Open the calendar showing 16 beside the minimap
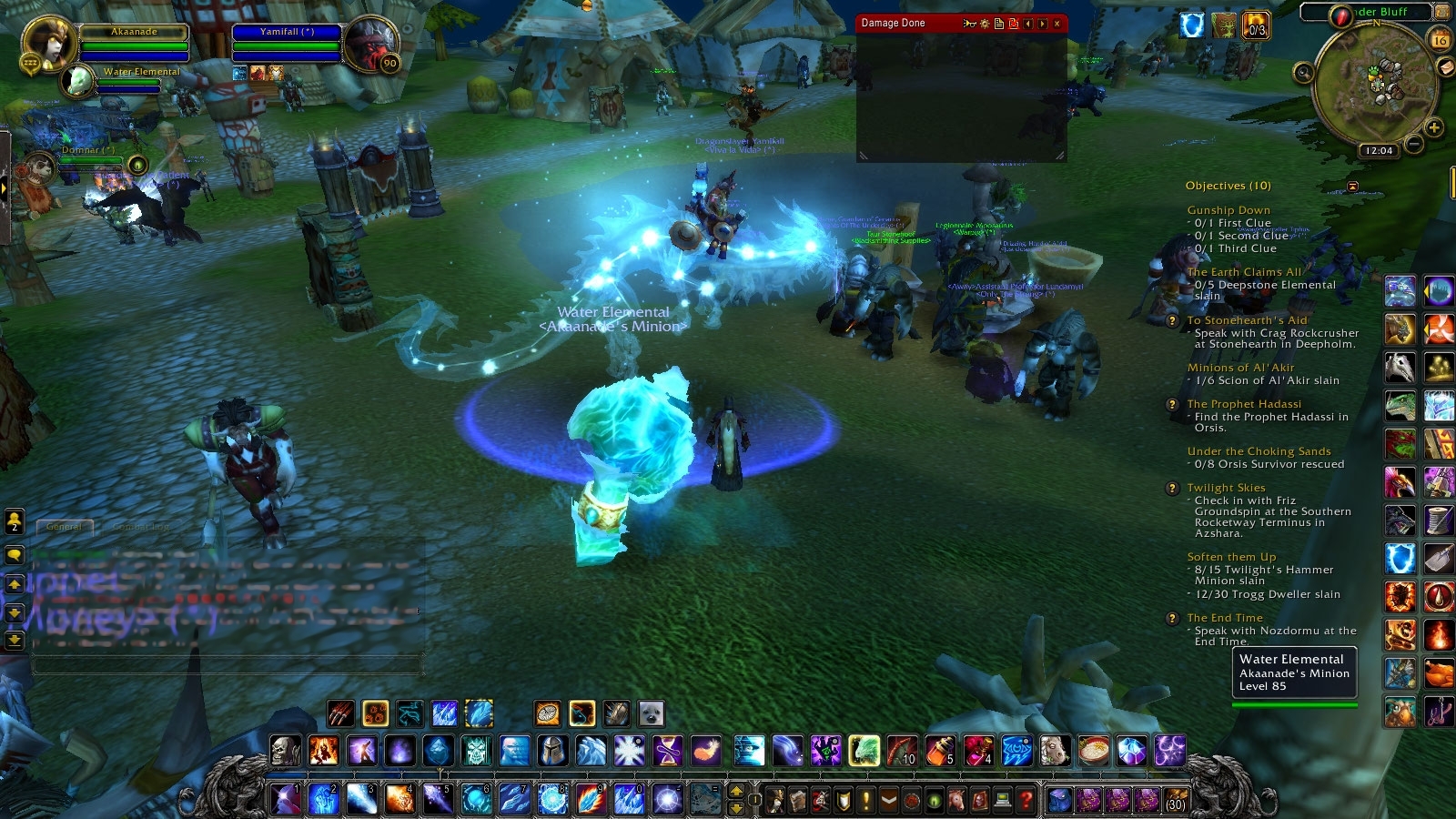This screenshot has height=819, width=1456. [x=1440, y=40]
